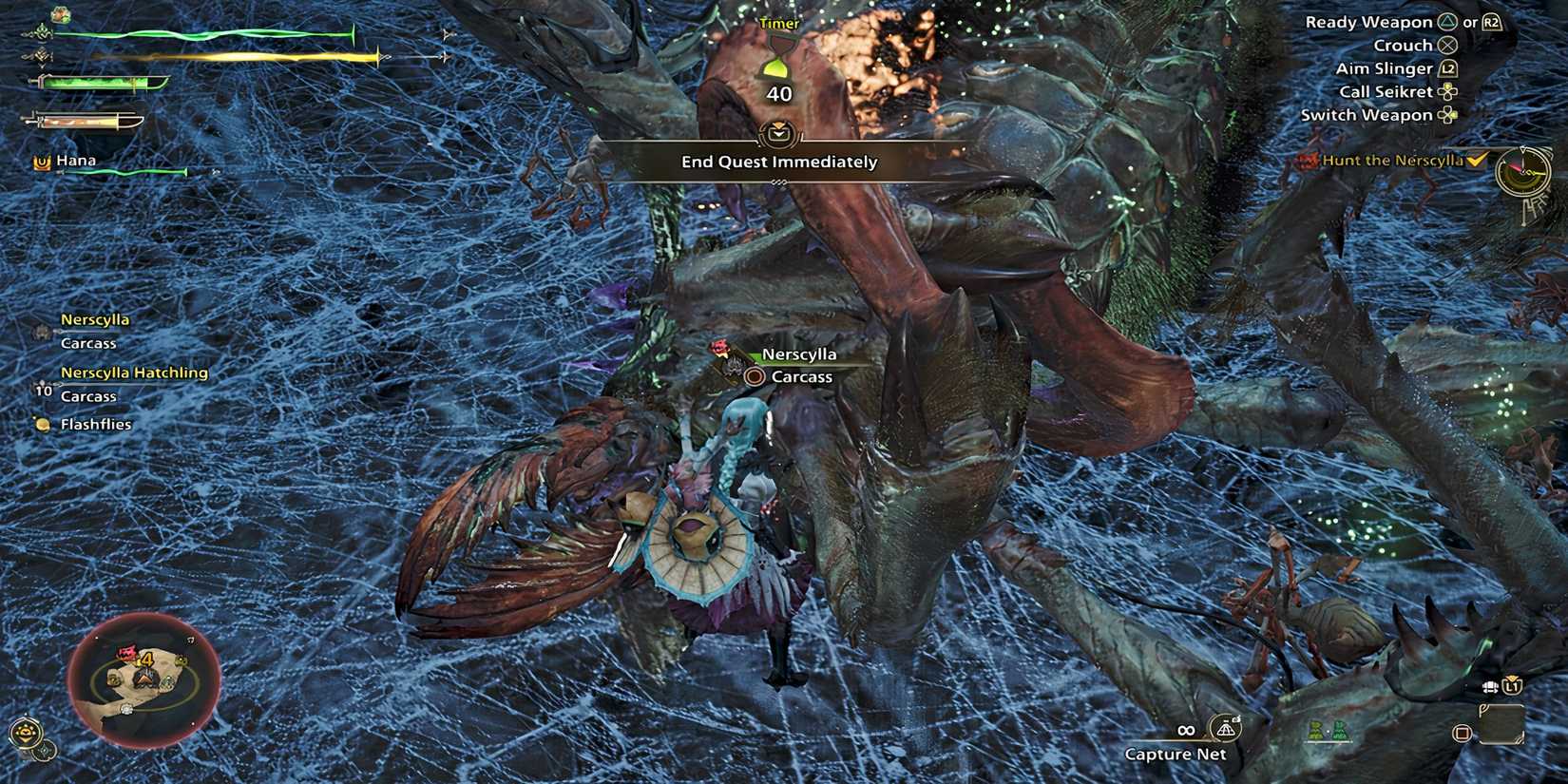The width and height of the screenshot is (1568, 784).
Task: Select the Nerscylla Hatchling Carcass entry
Action: click(x=136, y=373)
